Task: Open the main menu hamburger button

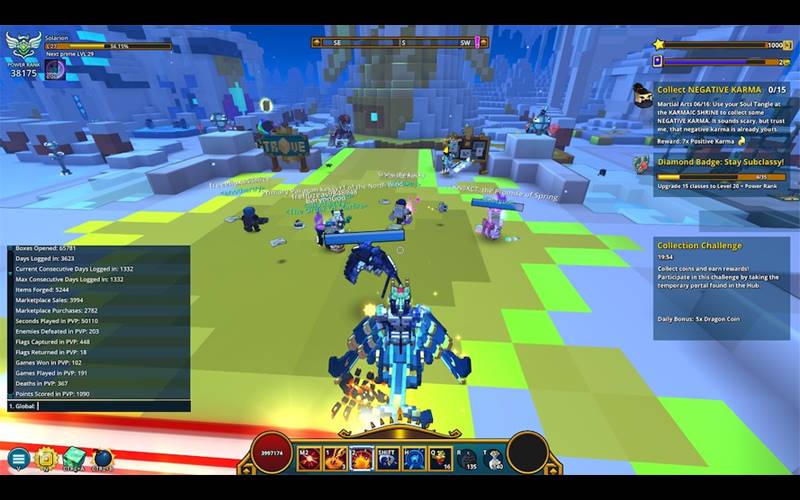Action: pos(17,459)
